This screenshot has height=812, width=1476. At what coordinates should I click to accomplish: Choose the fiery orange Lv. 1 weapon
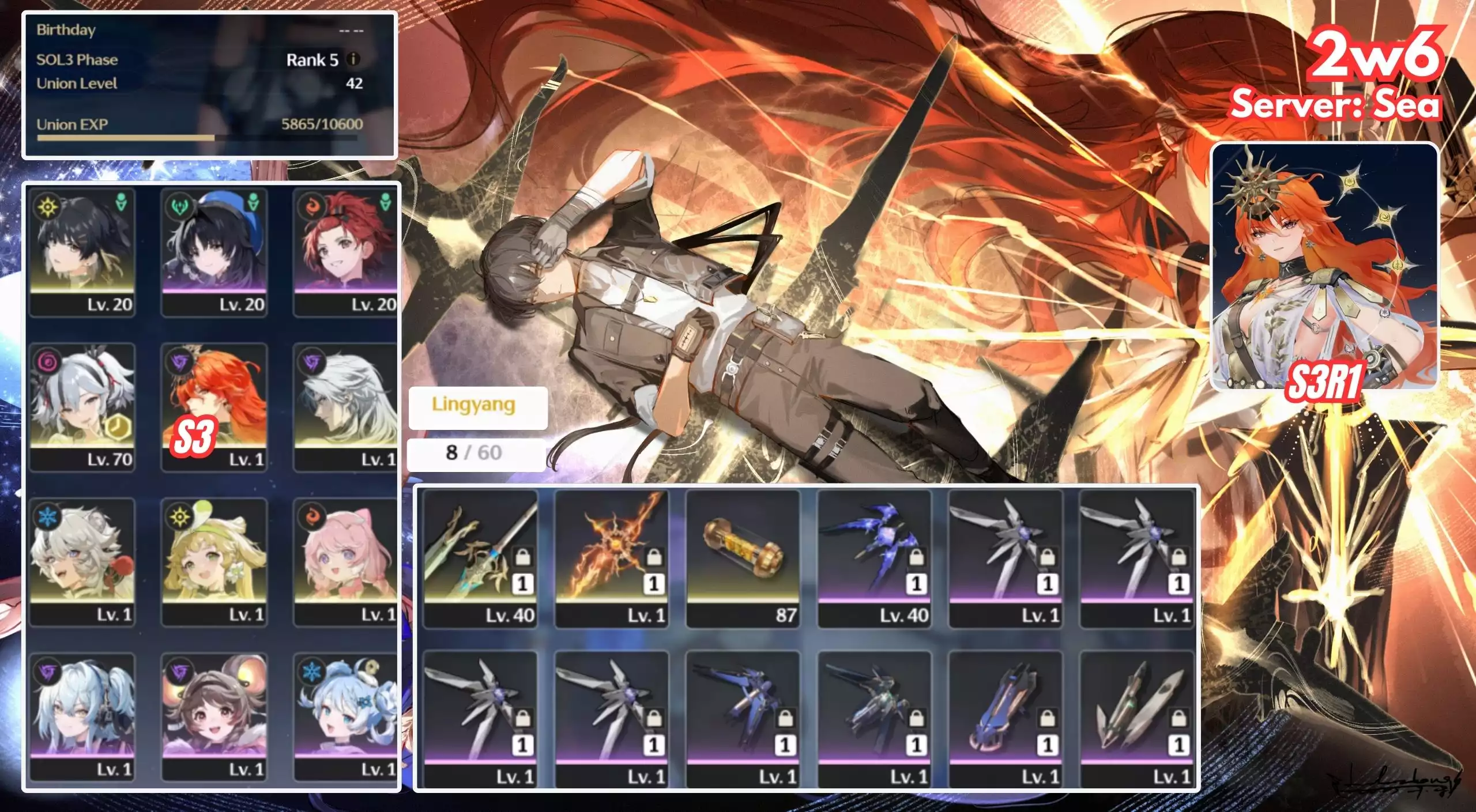[x=611, y=558]
